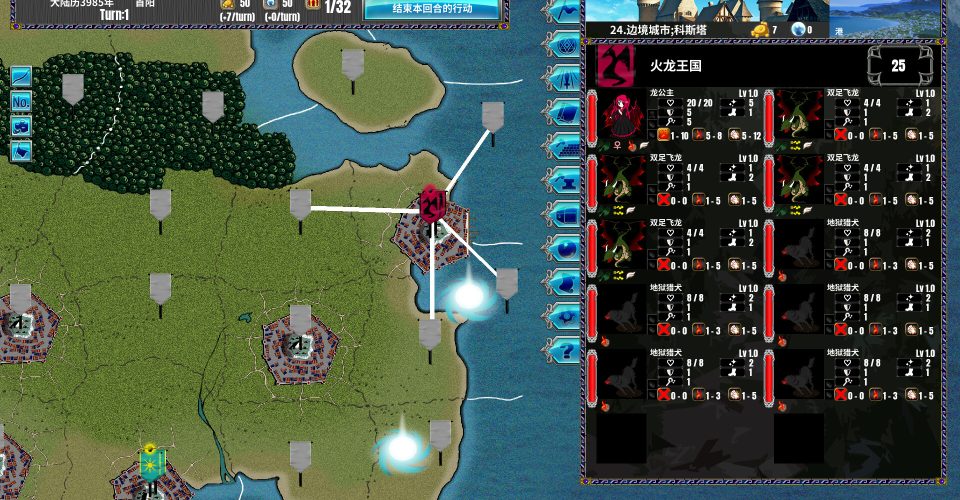960x500 pixels.
Task: Click the end-turn button 结束本回合的行动
Action: [x=432, y=8]
